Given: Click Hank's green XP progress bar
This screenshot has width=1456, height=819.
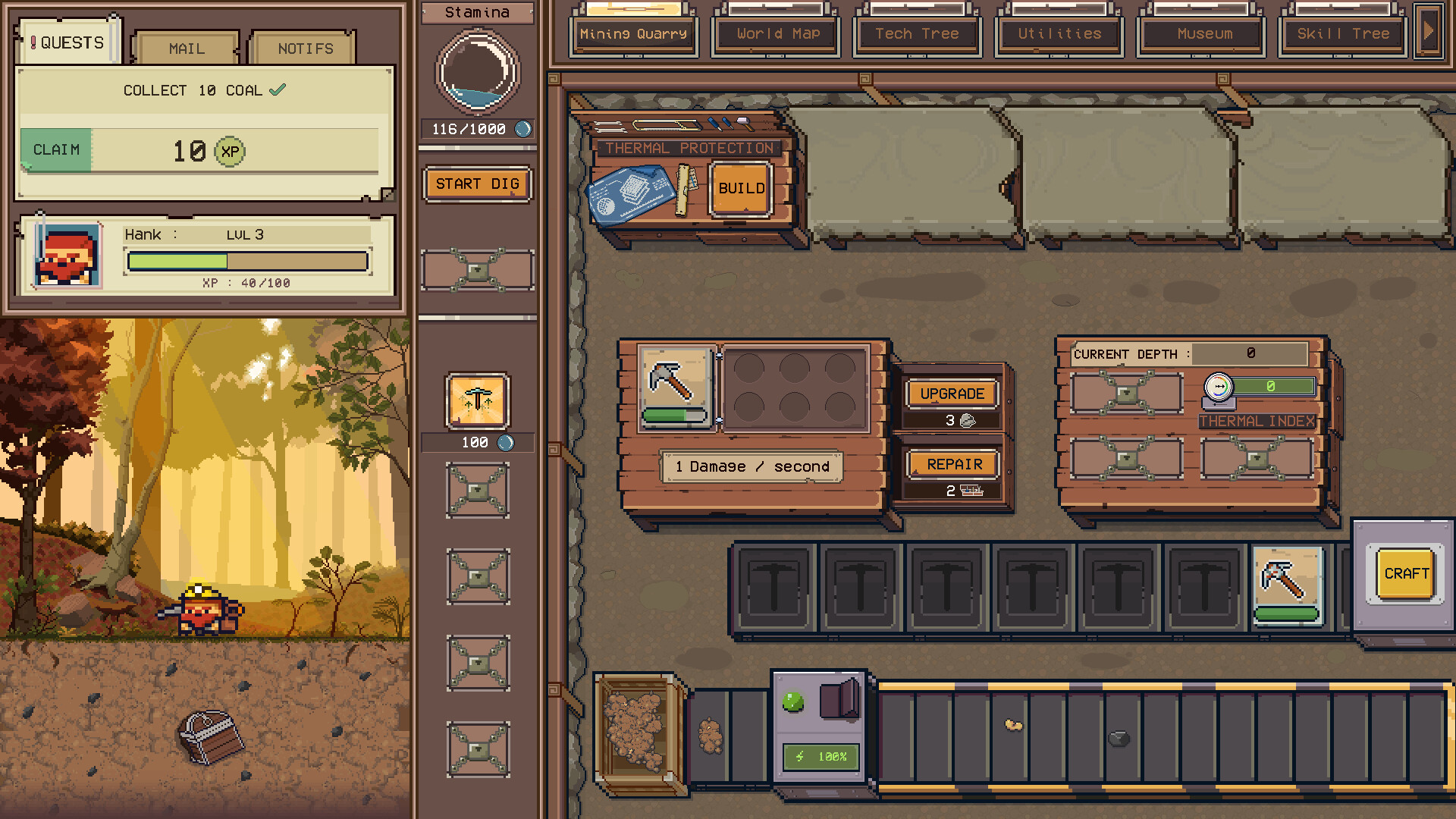Looking at the screenshot, I should tap(178, 260).
